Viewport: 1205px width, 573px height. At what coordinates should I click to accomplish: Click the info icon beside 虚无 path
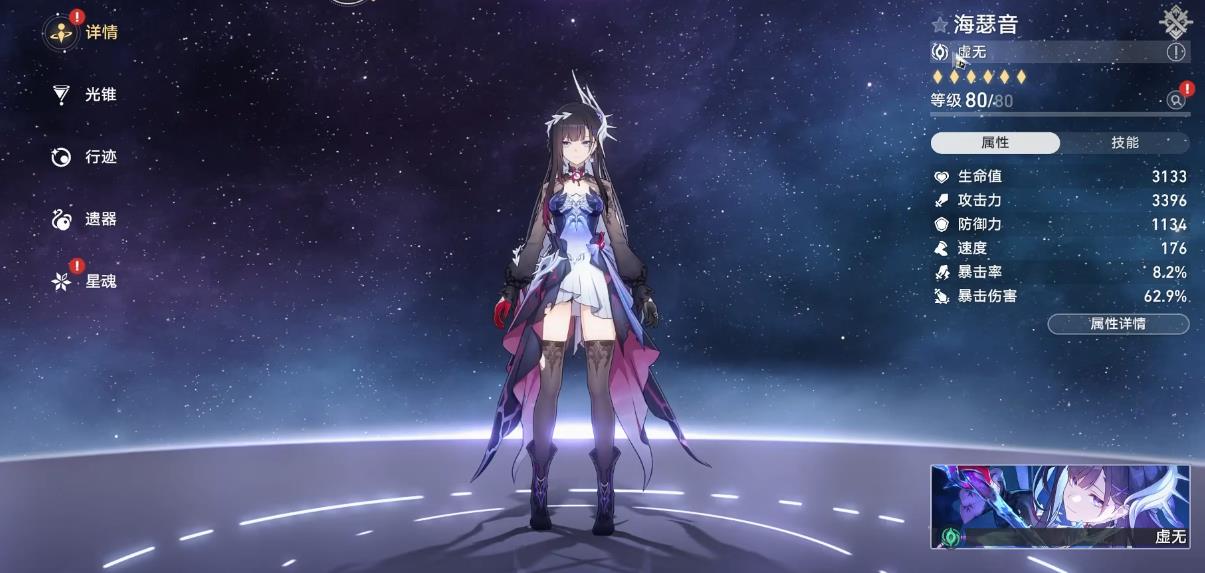click(x=1176, y=52)
